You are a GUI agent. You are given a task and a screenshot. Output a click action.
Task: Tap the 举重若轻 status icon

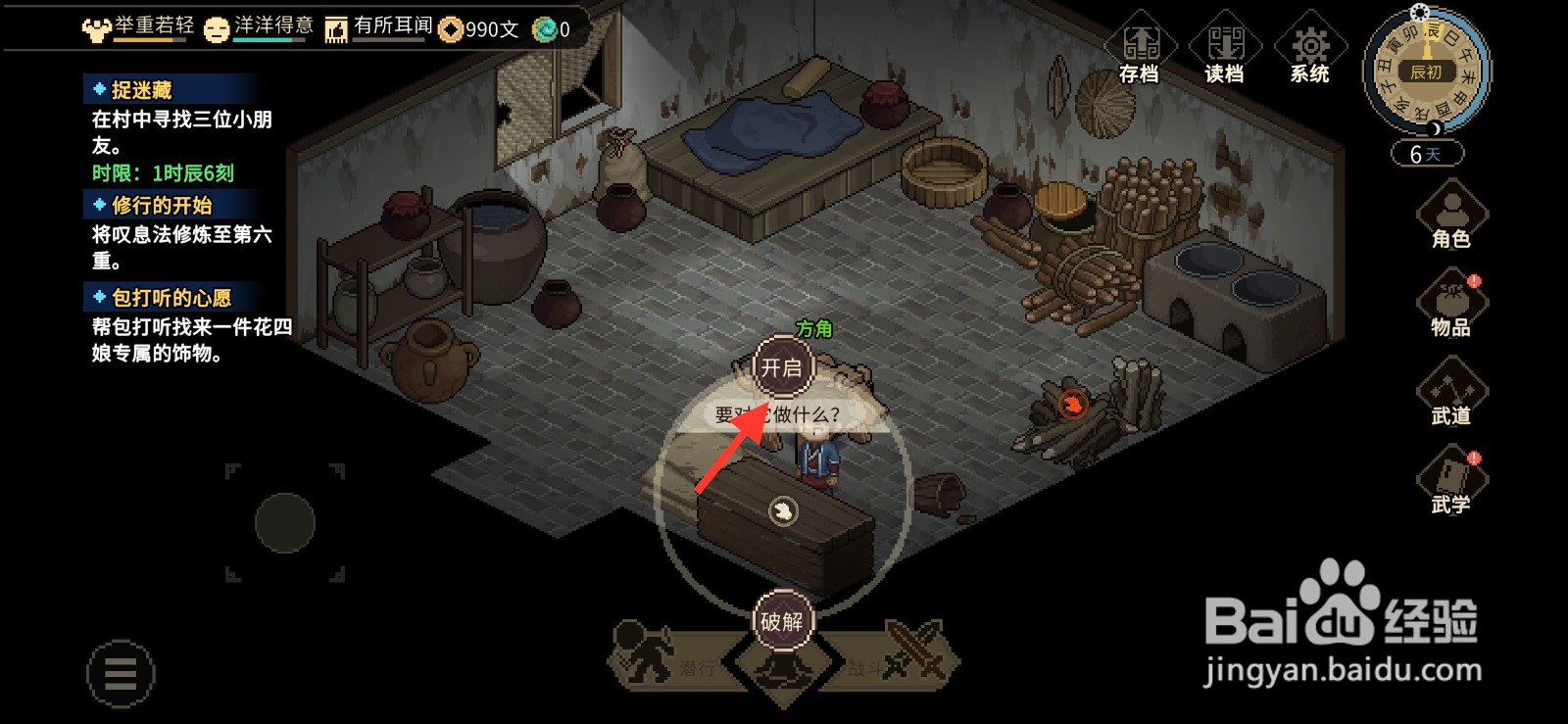(96, 28)
